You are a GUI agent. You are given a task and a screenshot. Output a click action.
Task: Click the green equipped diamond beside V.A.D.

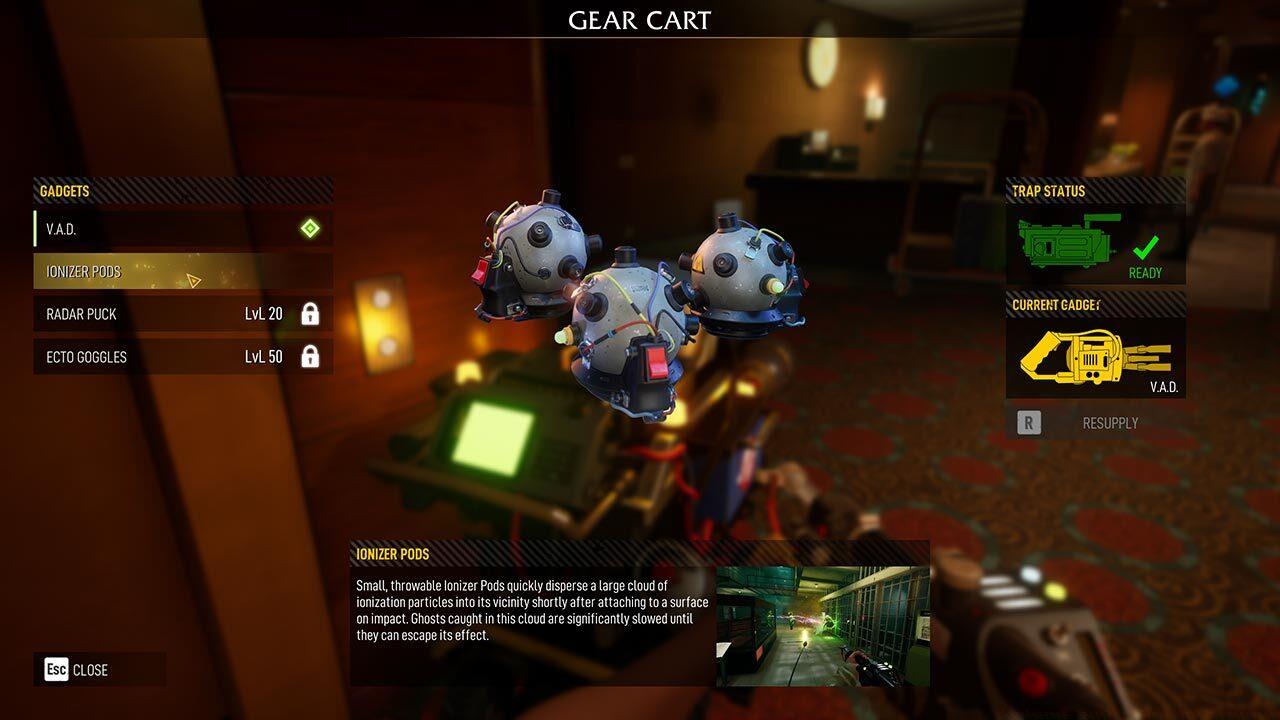click(311, 228)
